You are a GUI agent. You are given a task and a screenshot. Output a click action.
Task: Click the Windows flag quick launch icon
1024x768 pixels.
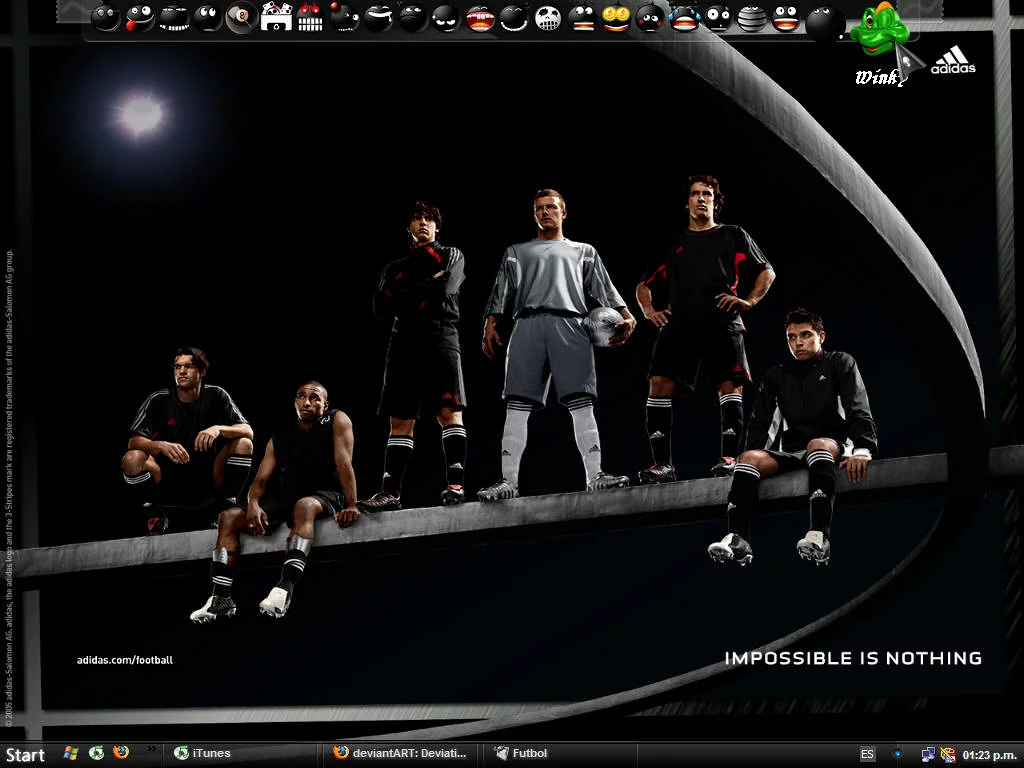point(71,753)
